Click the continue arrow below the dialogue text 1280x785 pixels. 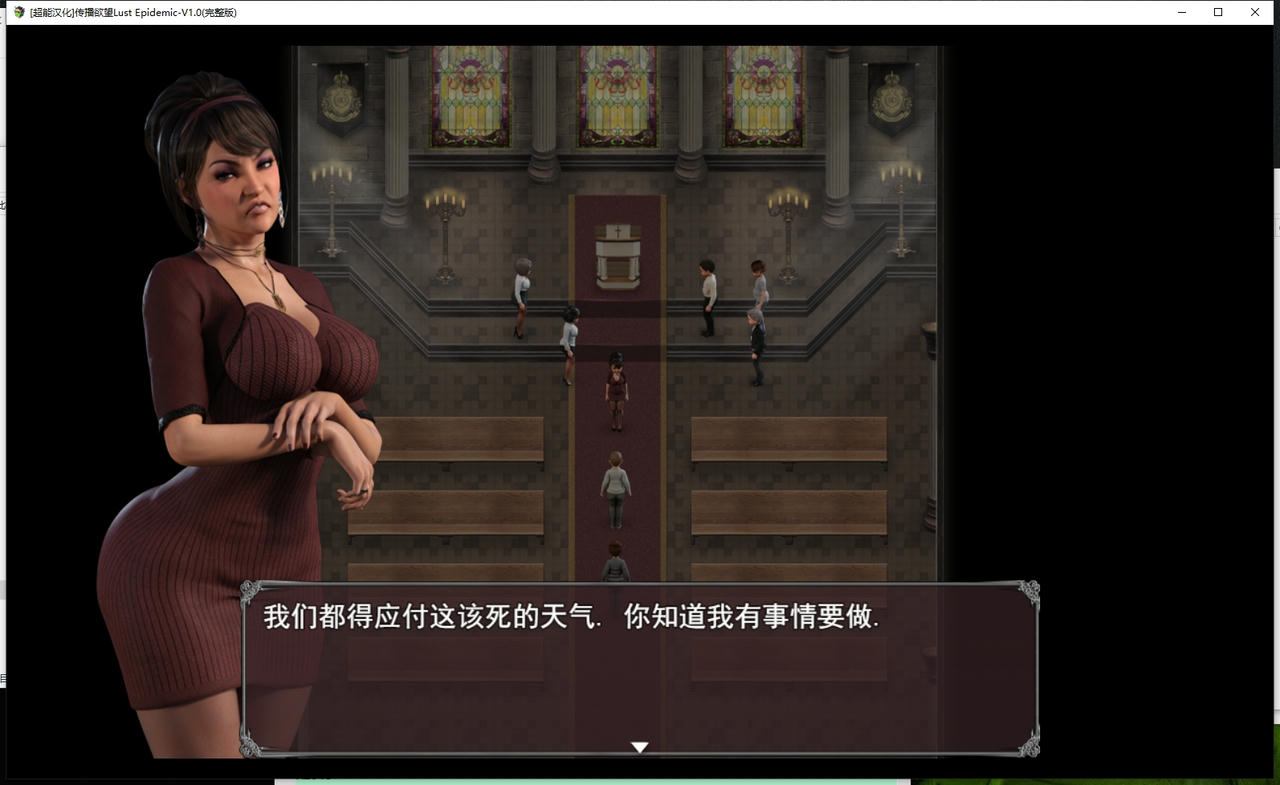(x=639, y=747)
